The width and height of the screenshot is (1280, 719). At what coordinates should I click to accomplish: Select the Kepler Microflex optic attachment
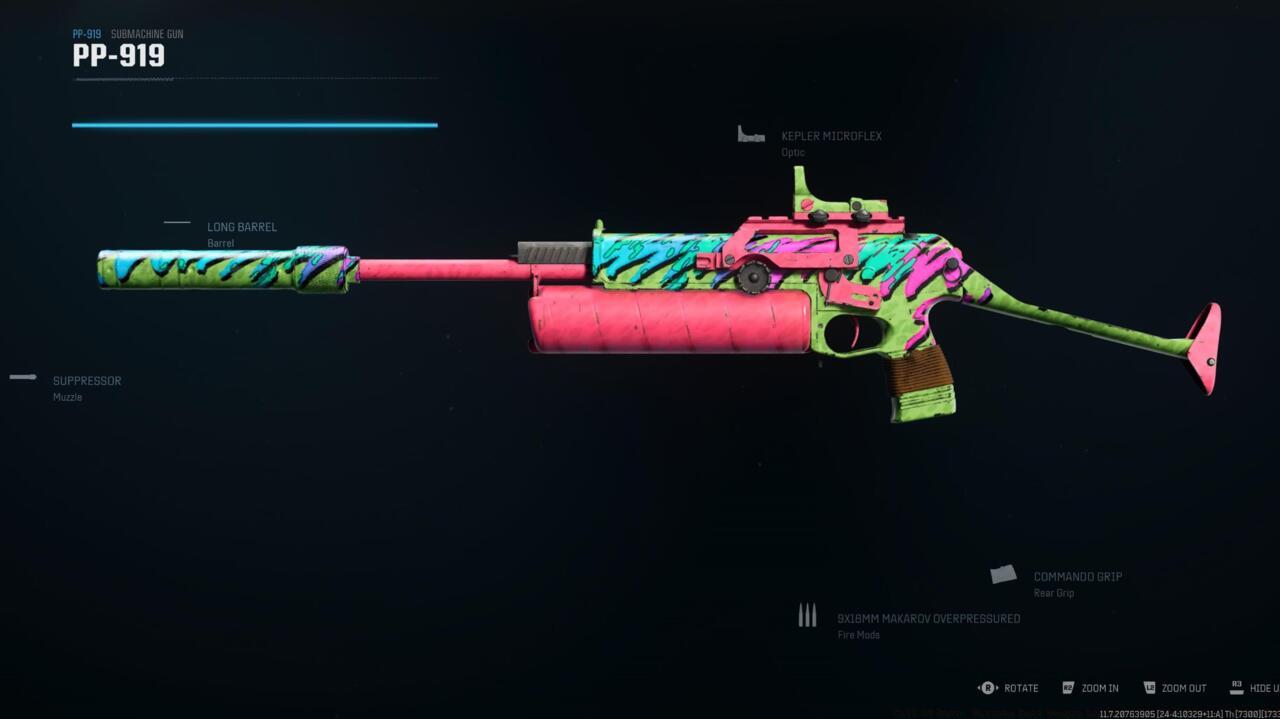pos(830,136)
